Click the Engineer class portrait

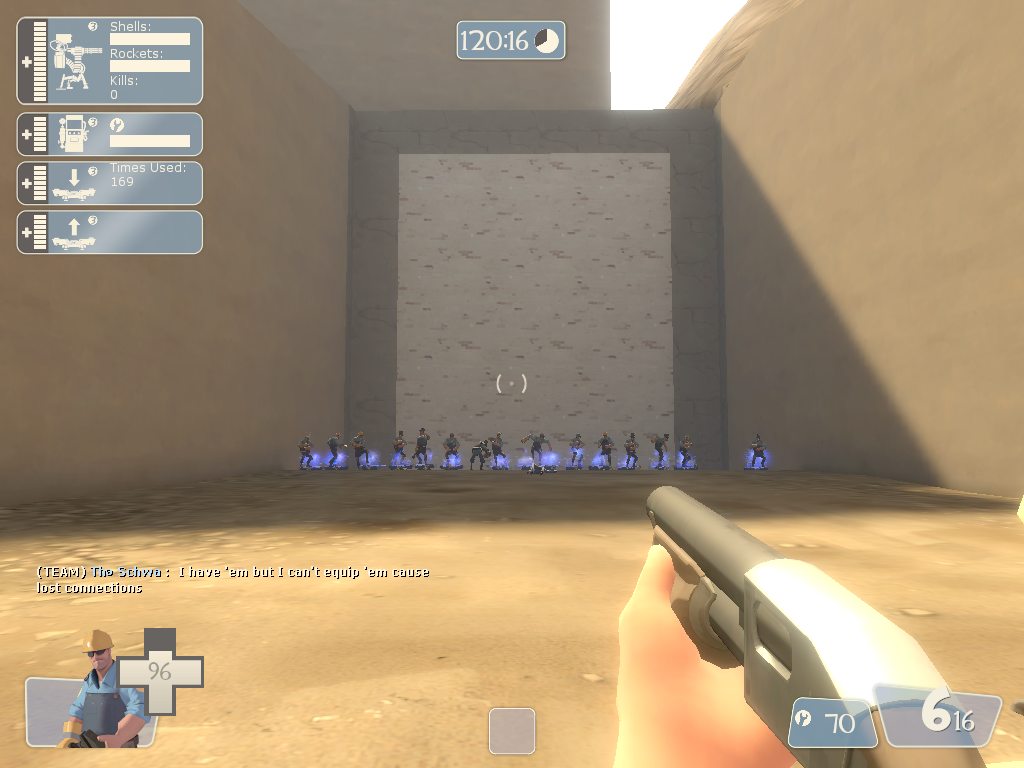(96, 691)
